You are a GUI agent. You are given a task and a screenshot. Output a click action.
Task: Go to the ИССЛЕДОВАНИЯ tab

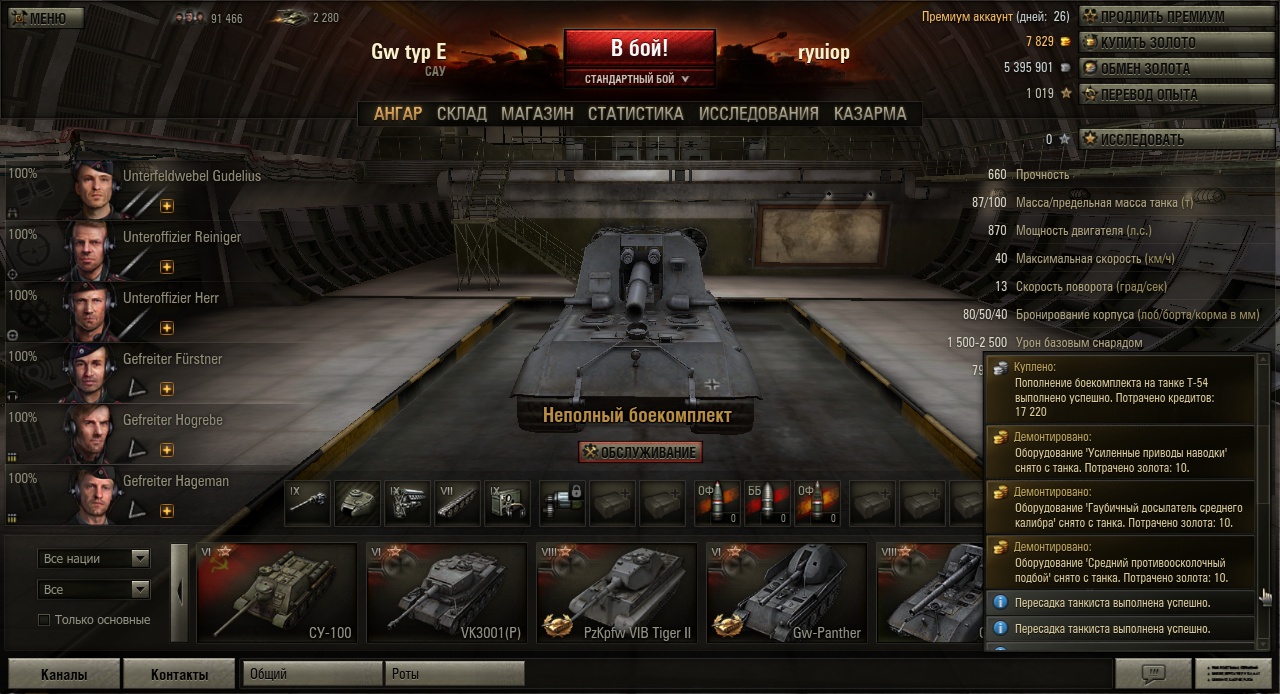[x=758, y=114]
